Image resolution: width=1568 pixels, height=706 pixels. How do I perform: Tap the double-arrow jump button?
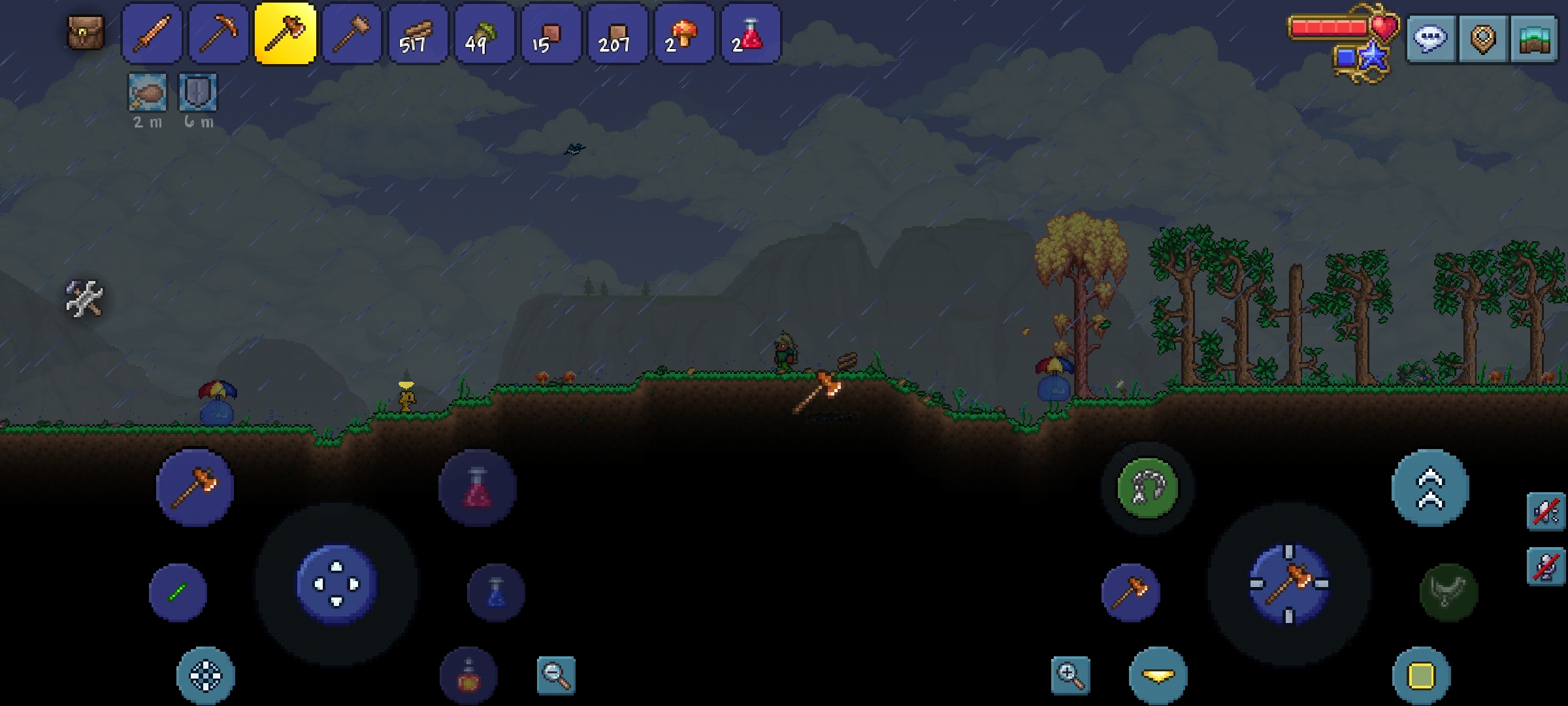[x=1430, y=488]
